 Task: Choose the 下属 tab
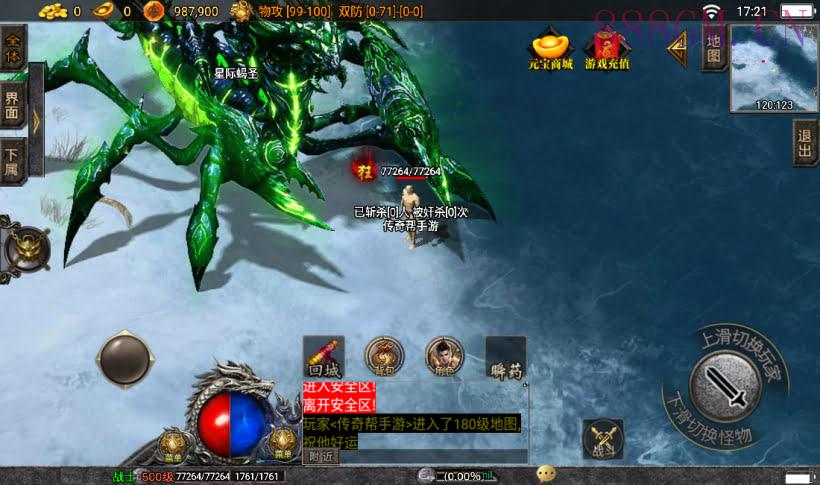click(13, 162)
